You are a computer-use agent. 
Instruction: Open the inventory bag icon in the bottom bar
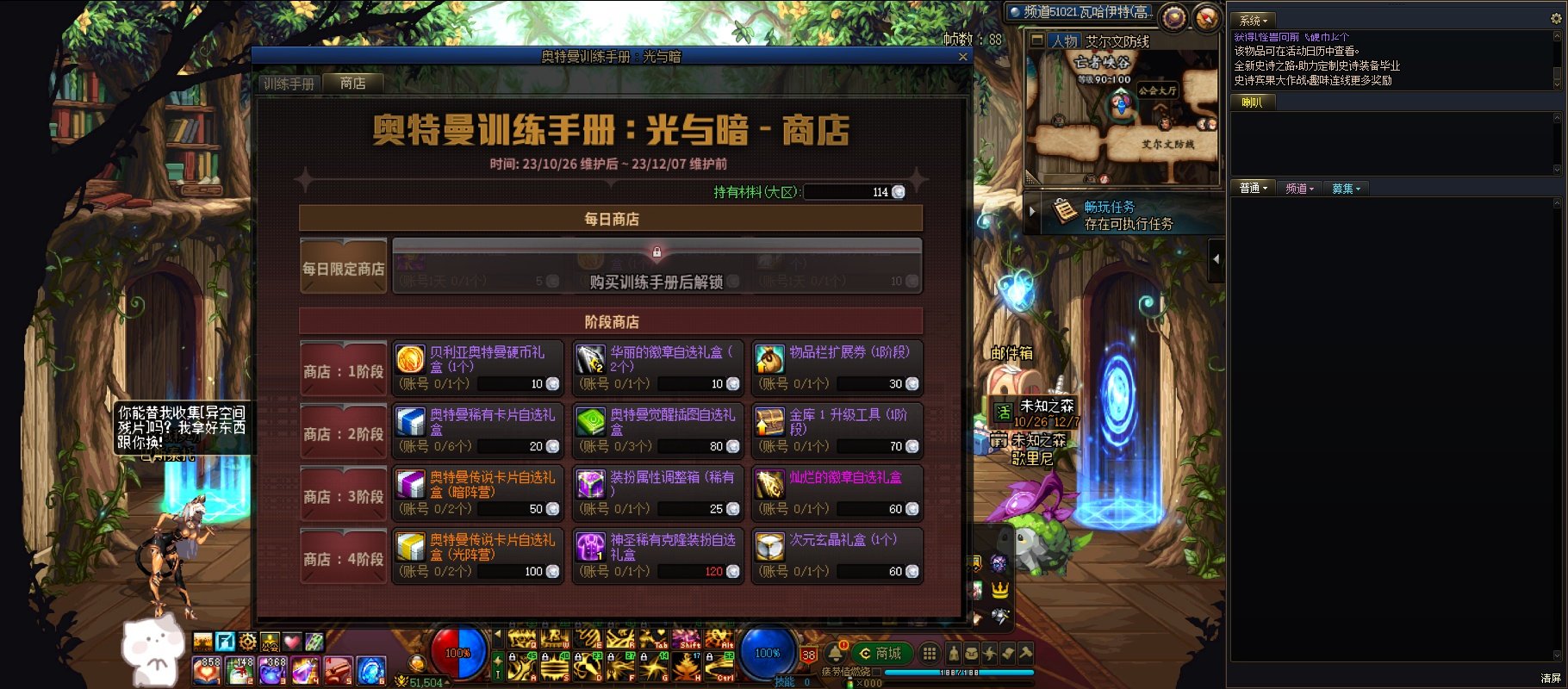pyautogui.click(x=970, y=653)
